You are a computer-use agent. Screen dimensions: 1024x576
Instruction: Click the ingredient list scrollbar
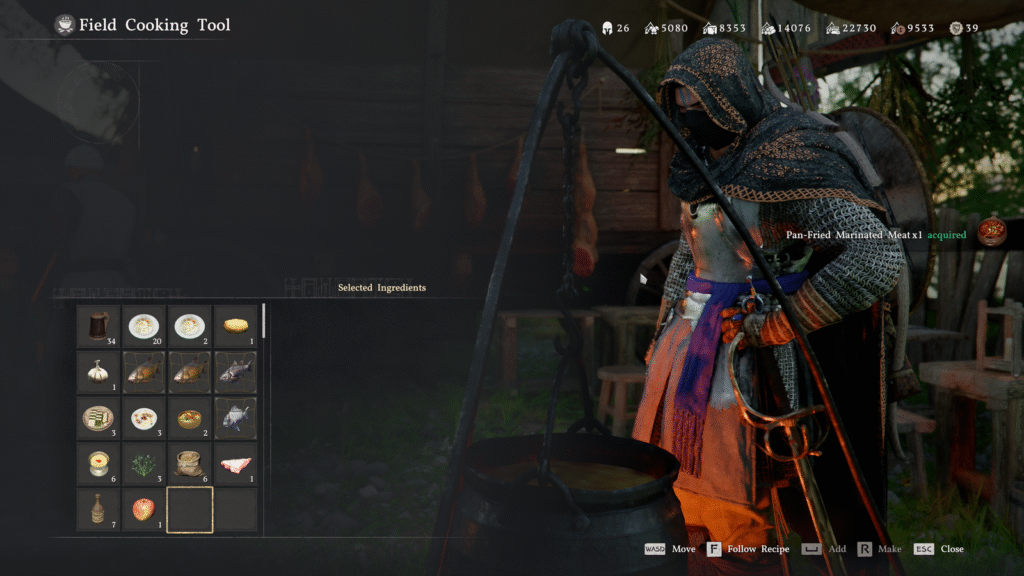click(264, 320)
